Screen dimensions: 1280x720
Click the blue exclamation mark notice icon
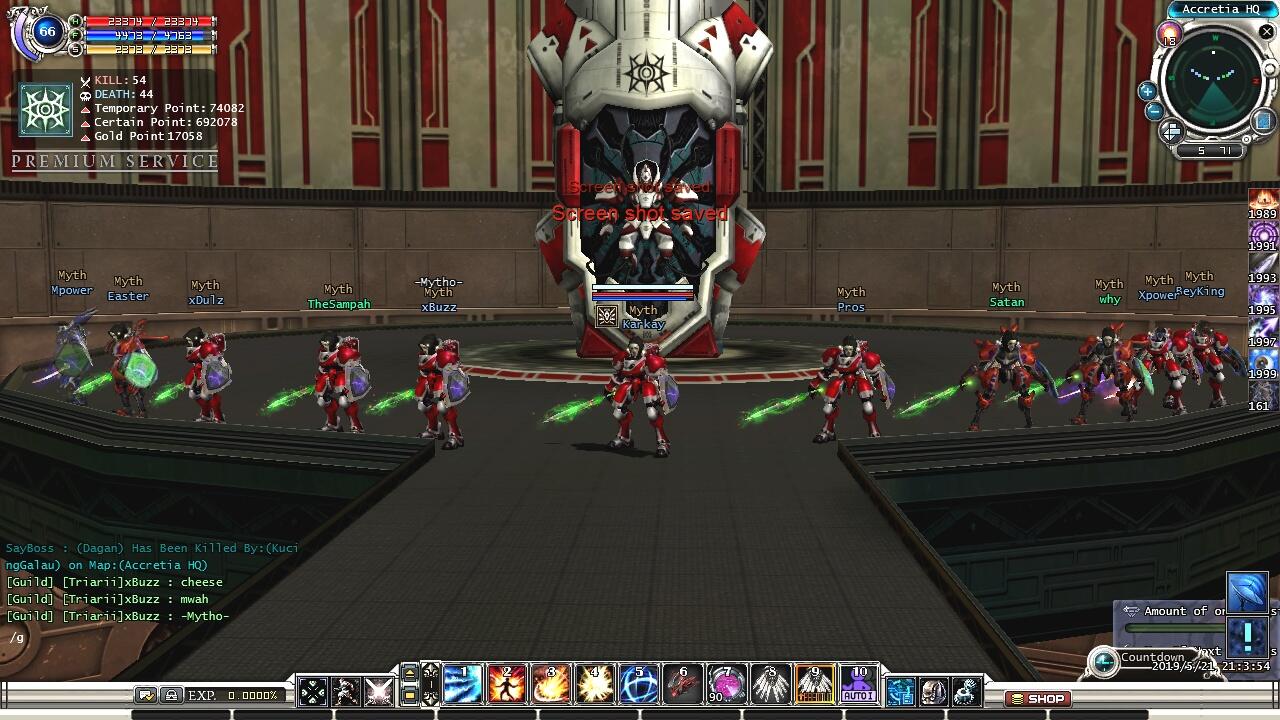pos(1246,636)
